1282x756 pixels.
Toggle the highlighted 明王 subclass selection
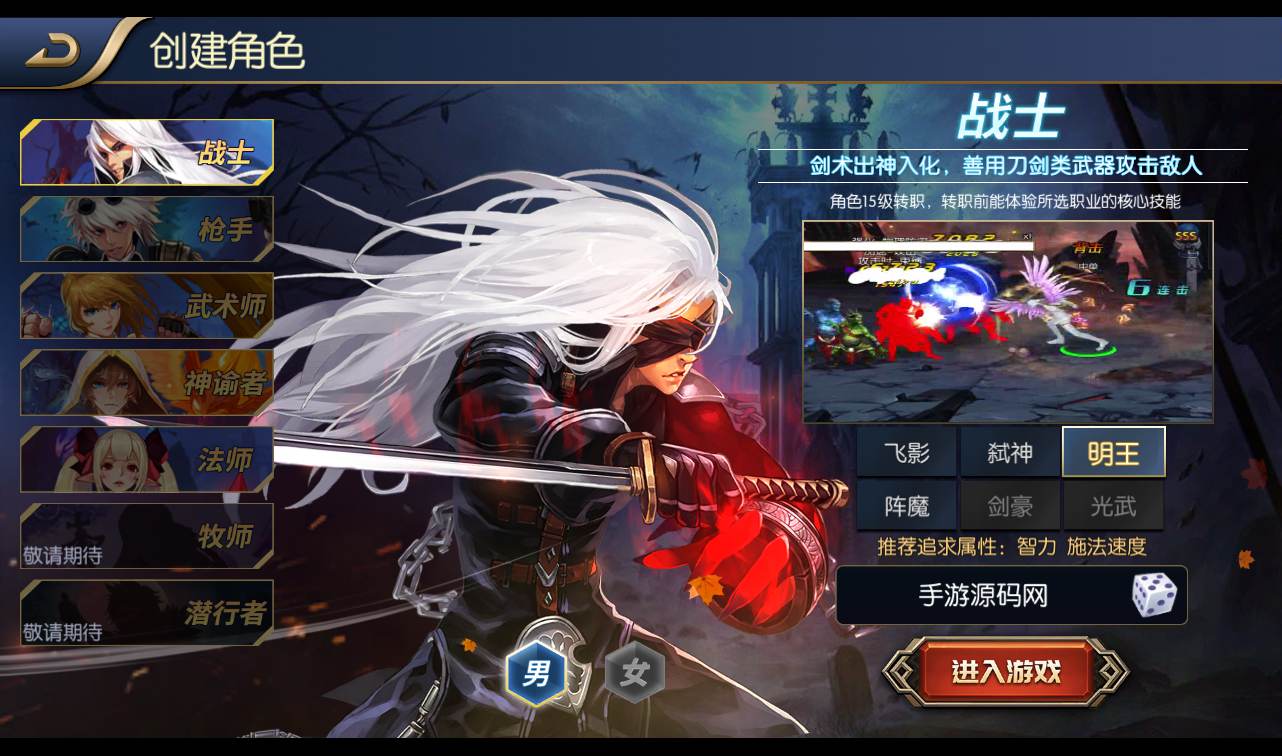(x=1114, y=452)
